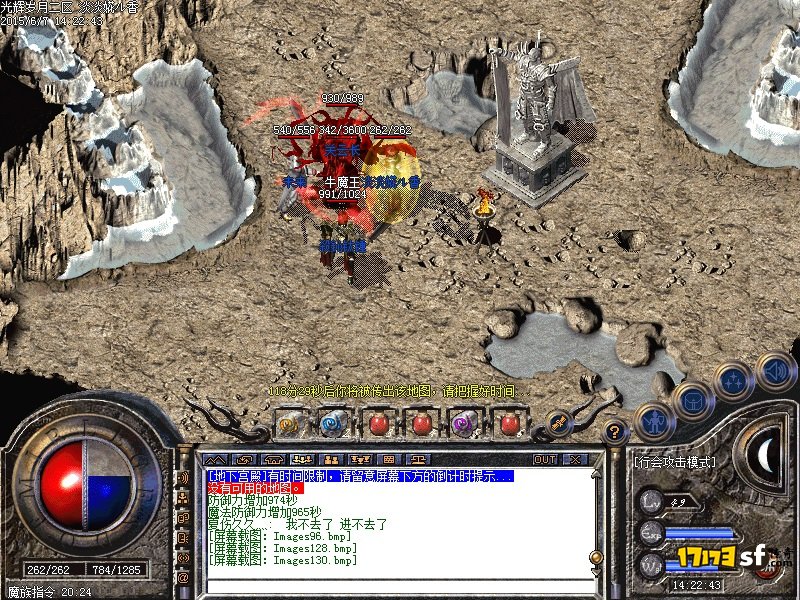Use the purple scroll in the belt
Viewport: 800px width, 600px height.
[465, 424]
